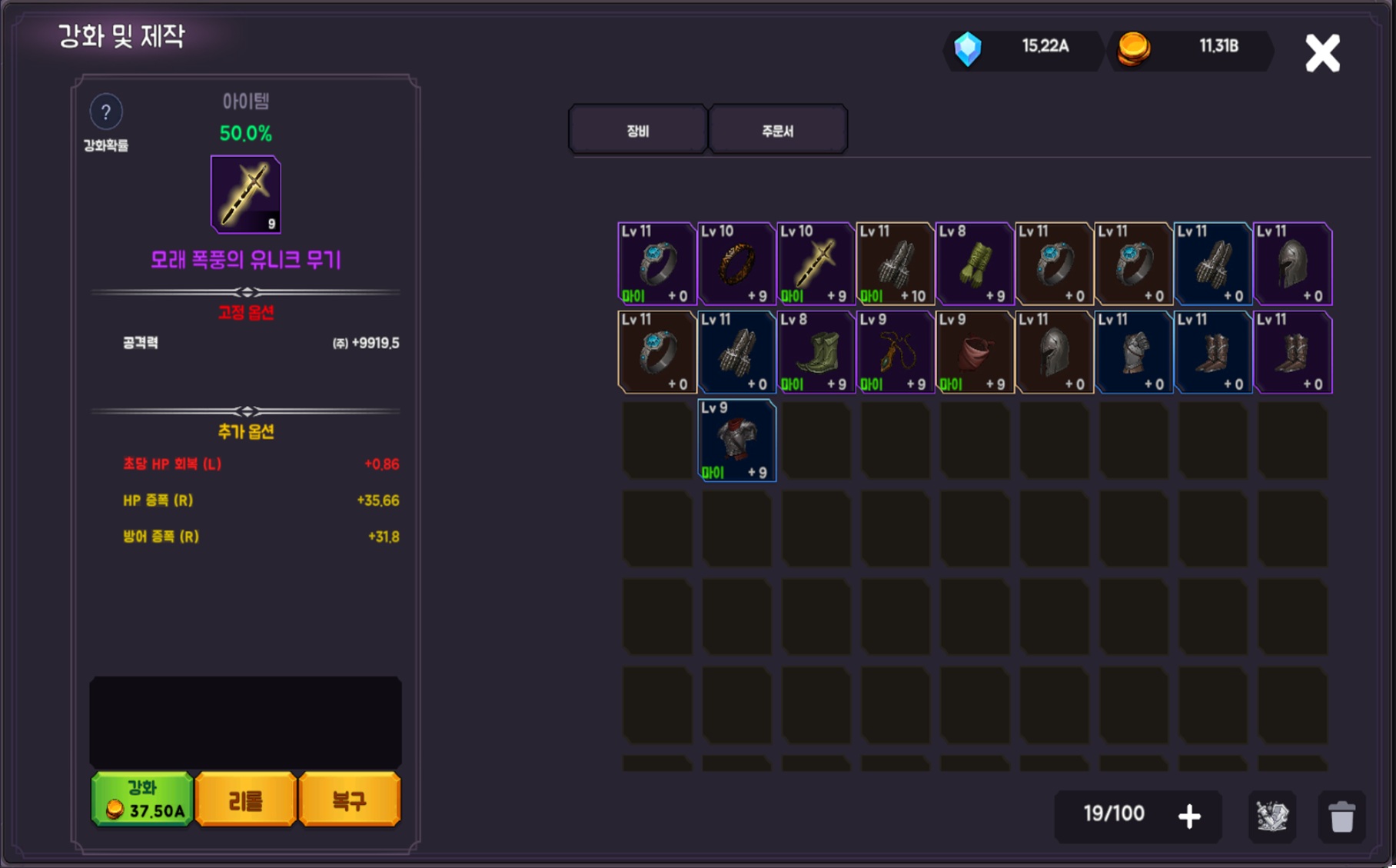Switch to the 장비 equipment tab
Viewport: 1396px width, 868px height.
coord(638,130)
